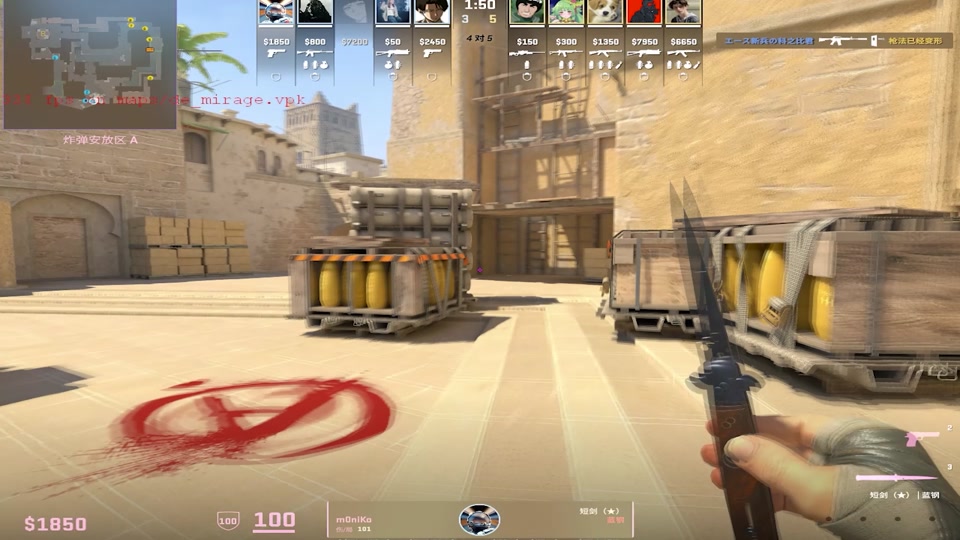
Task: Click the B bombsite marker on radar
Action: (42, 34)
